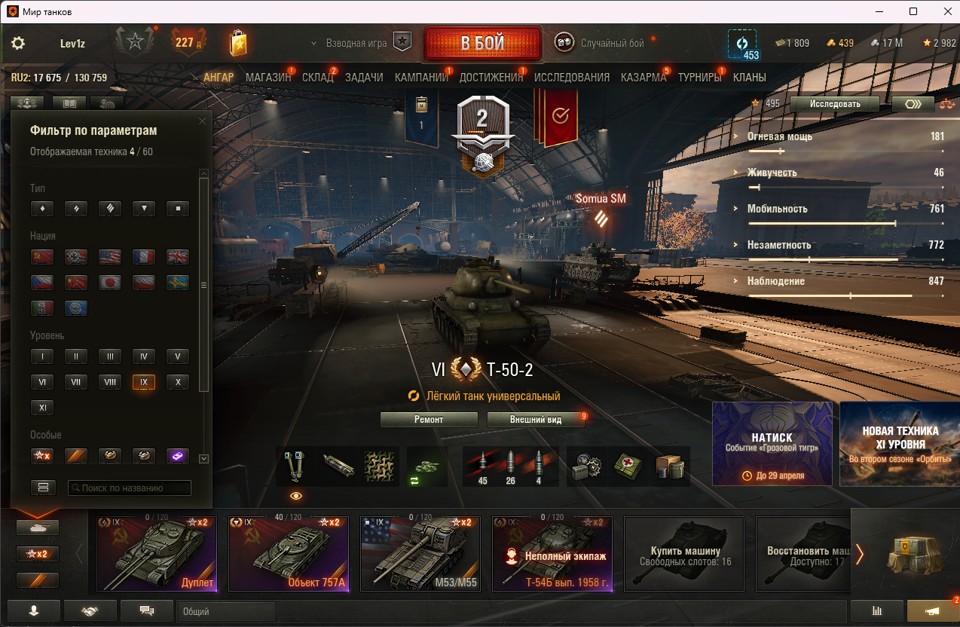The image size is (960, 627).
Task: Open the settings gear menu
Action: click(18, 44)
